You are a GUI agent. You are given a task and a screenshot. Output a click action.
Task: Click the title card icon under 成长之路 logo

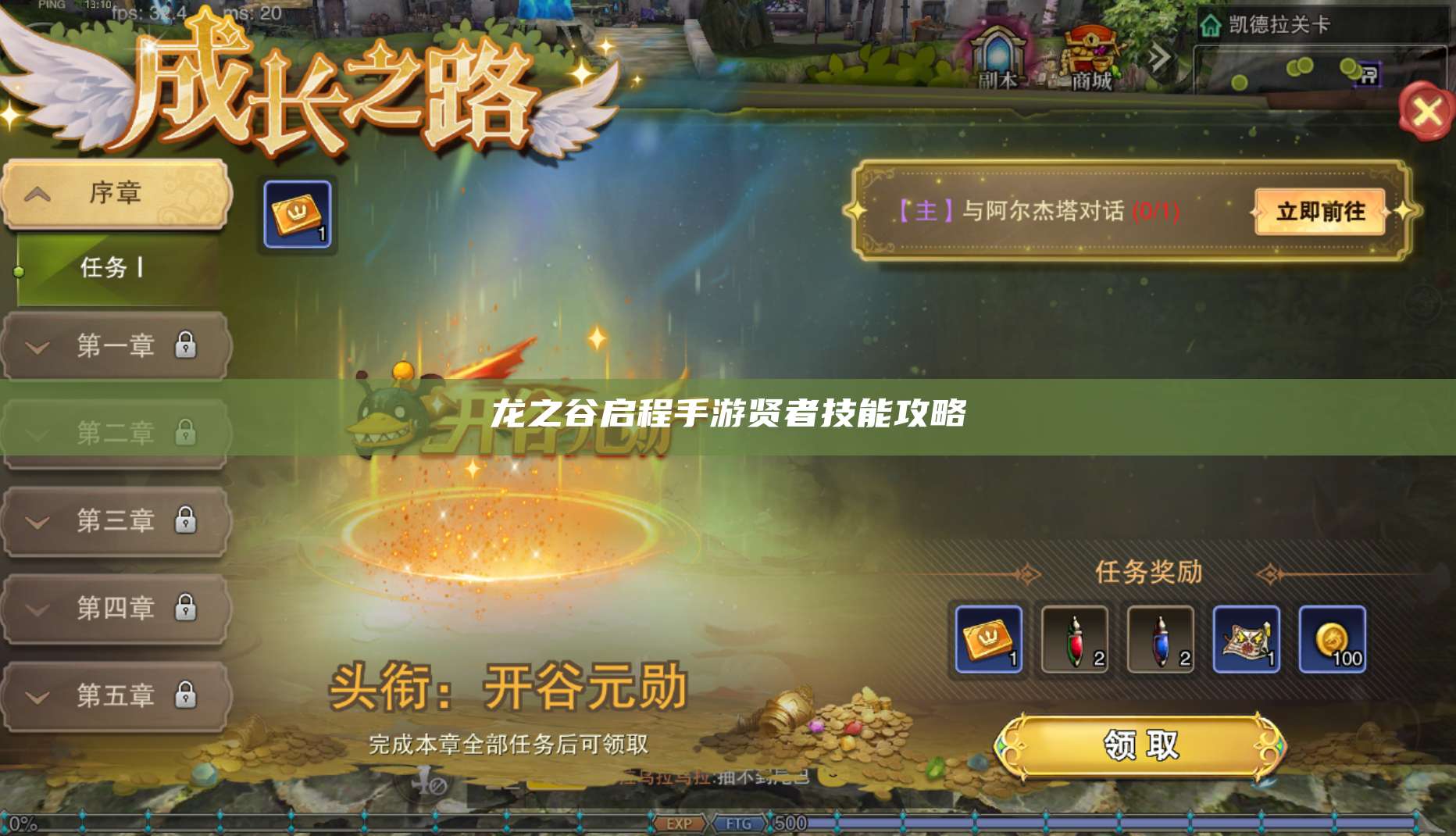coord(298,213)
